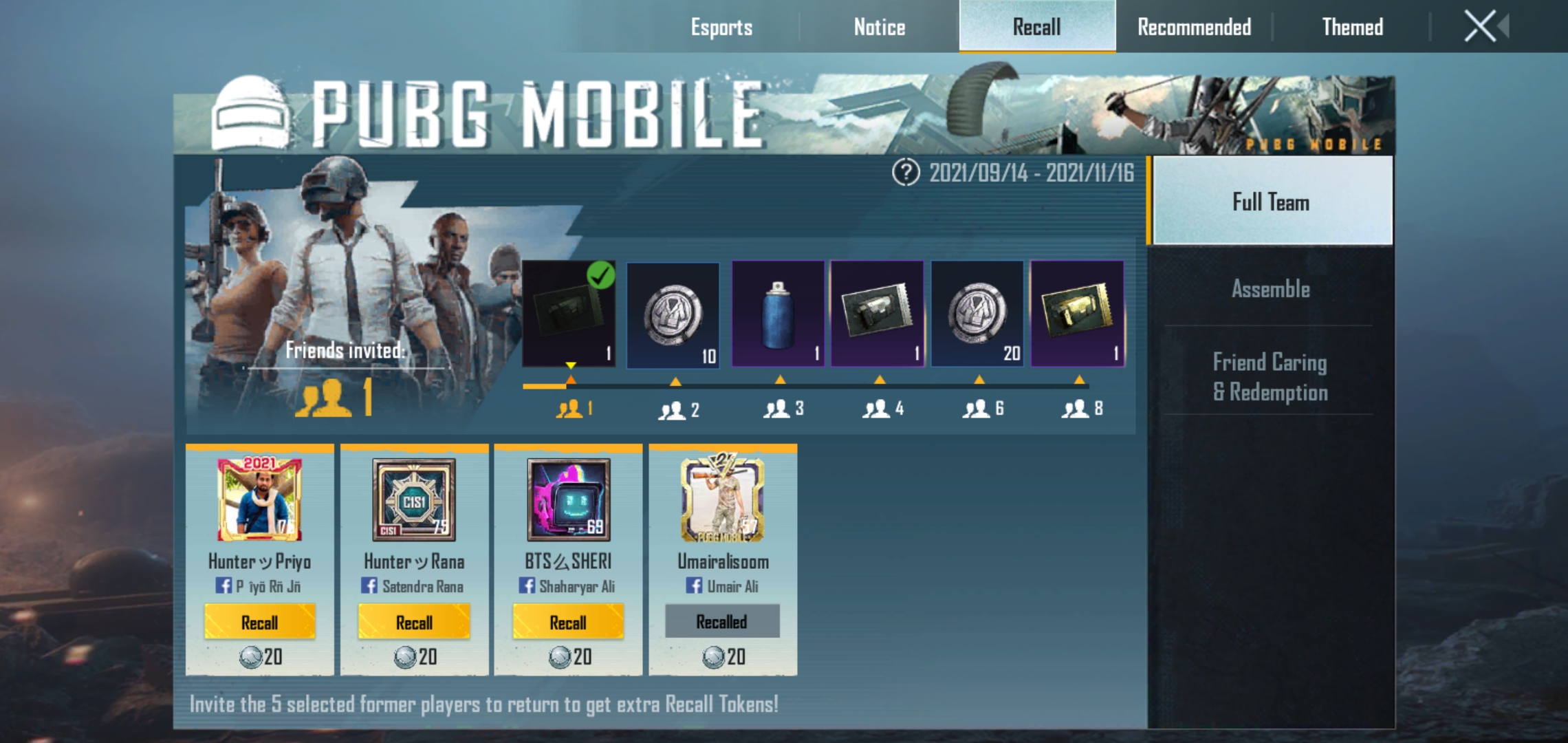The image size is (1568, 743).
Task: Expand the Notice tab
Action: point(878,28)
